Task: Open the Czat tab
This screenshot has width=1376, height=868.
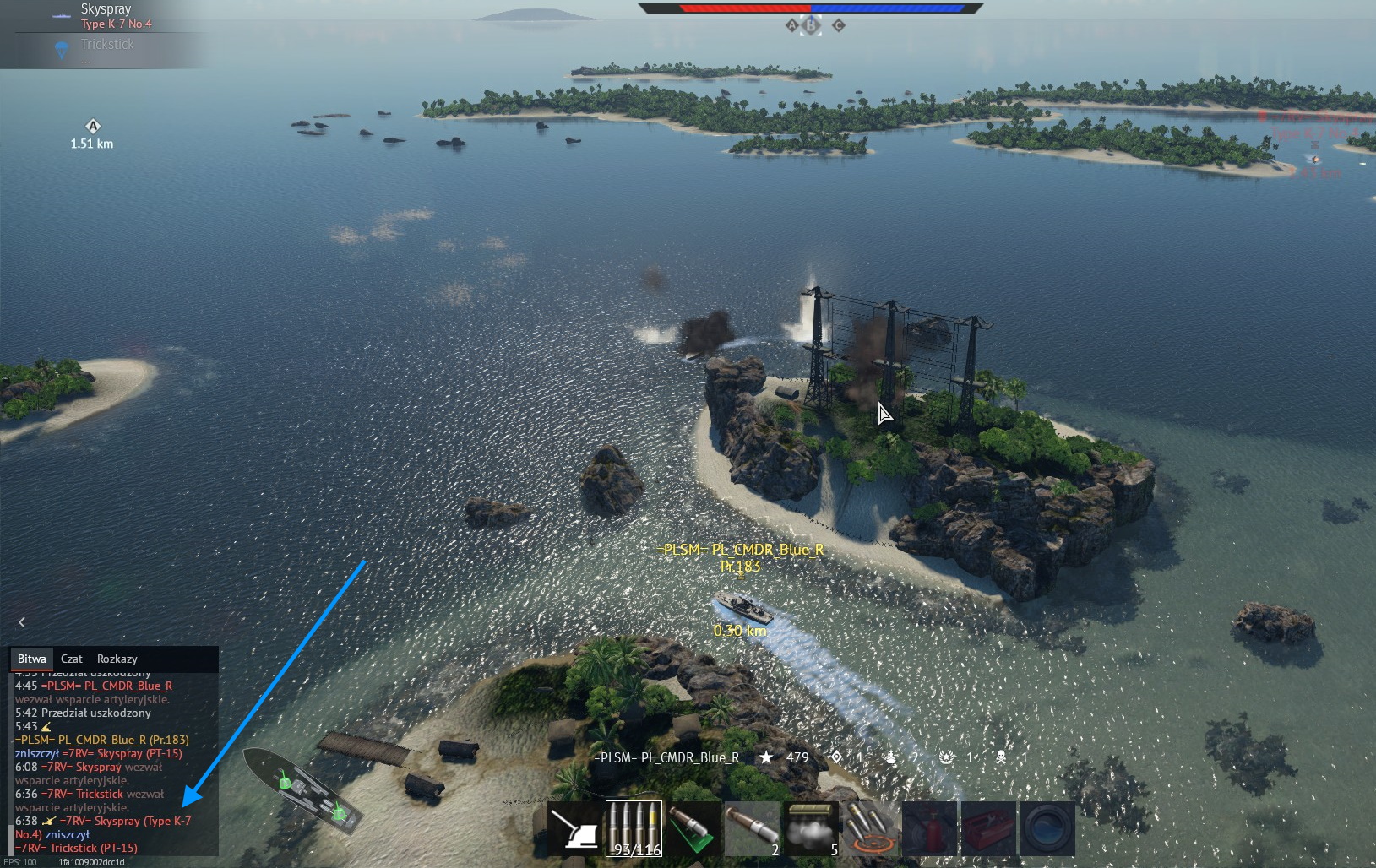Action: click(72, 659)
